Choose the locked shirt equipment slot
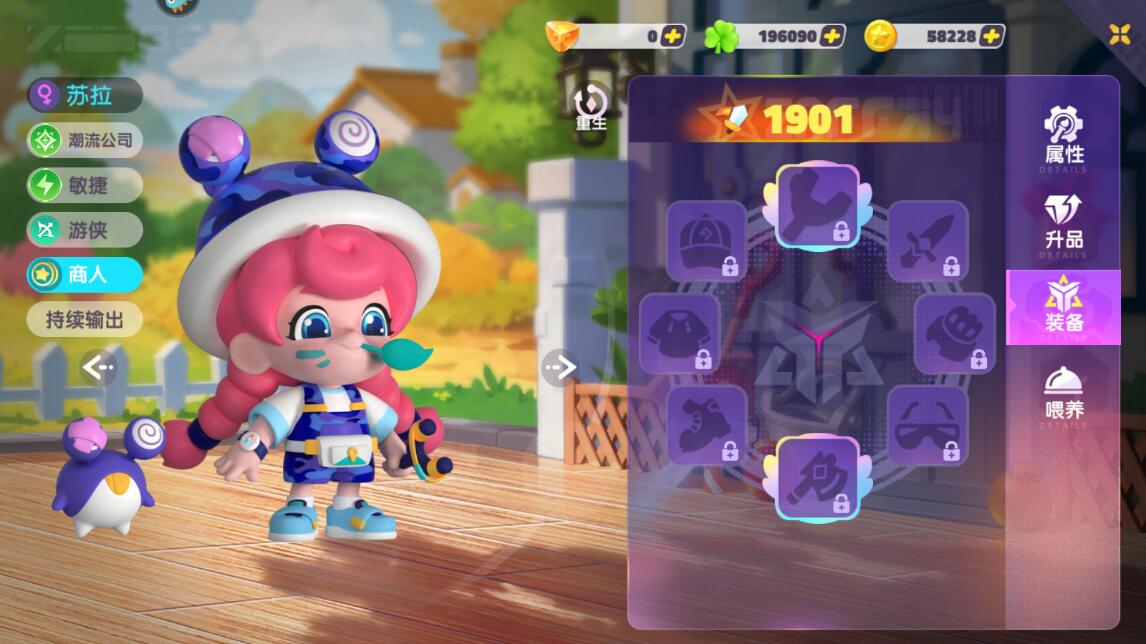 (x=680, y=333)
